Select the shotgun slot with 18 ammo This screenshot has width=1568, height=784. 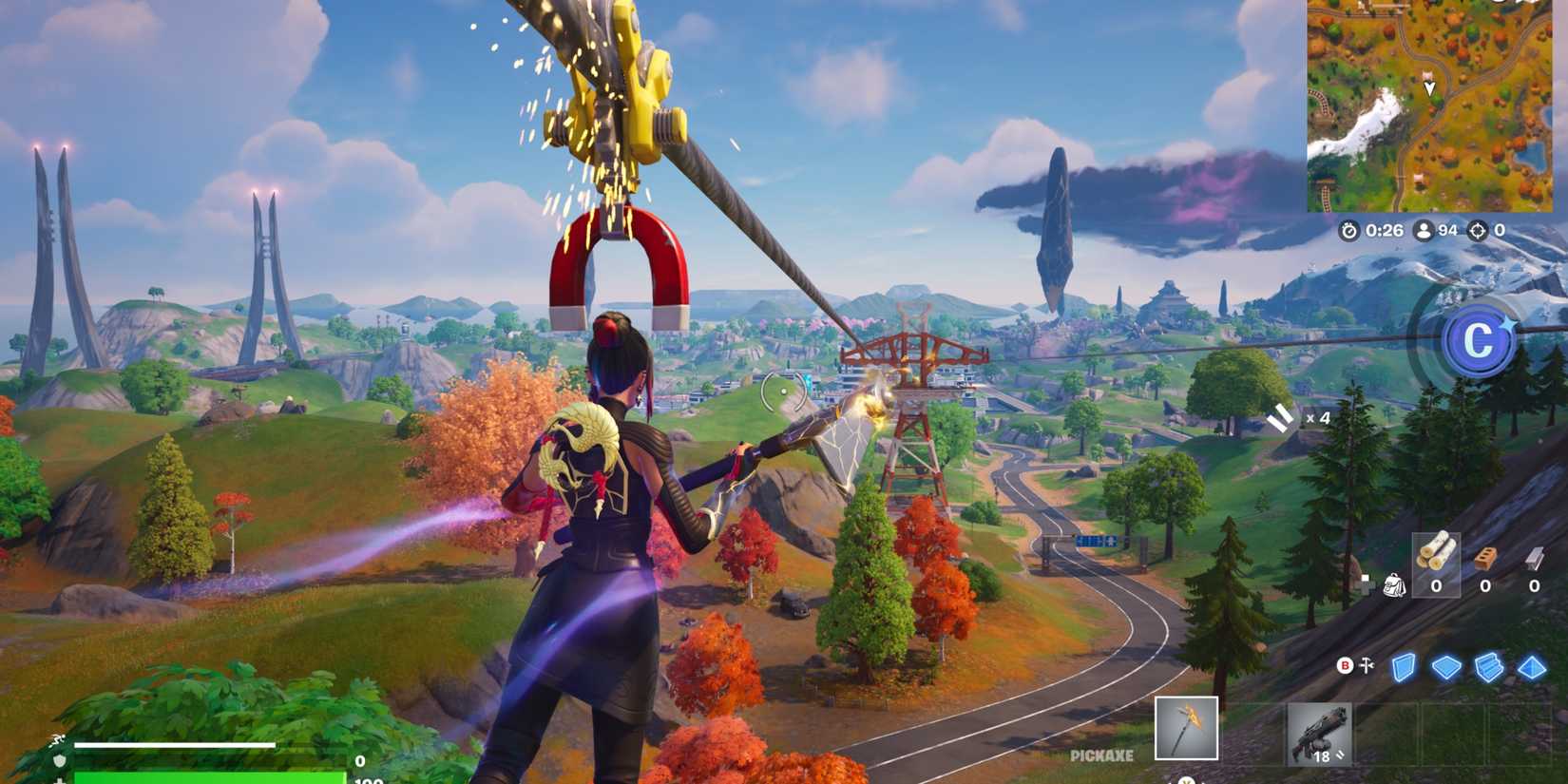point(1321,732)
